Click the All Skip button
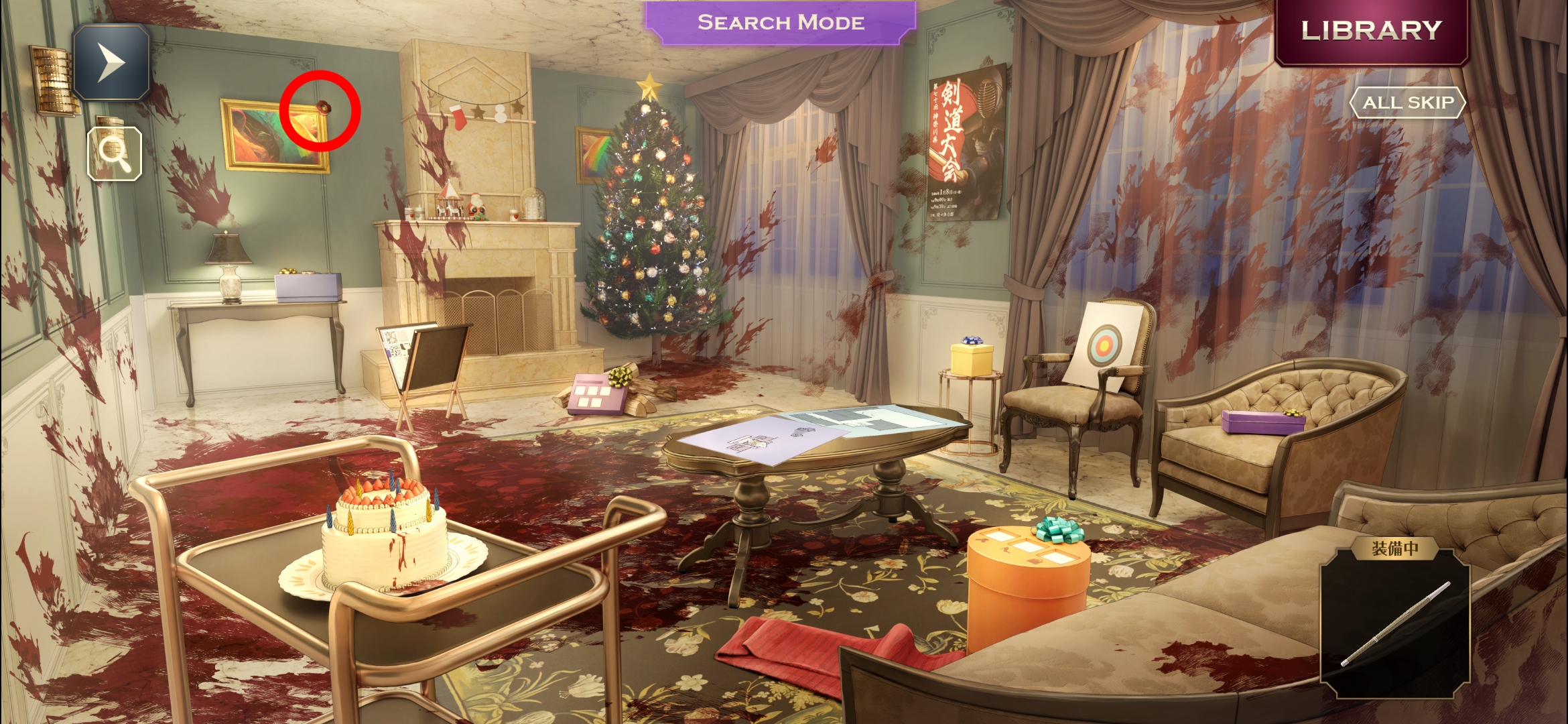Viewport: 1568px width, 724px height. pyautogui.click(x=1408, y=103)
